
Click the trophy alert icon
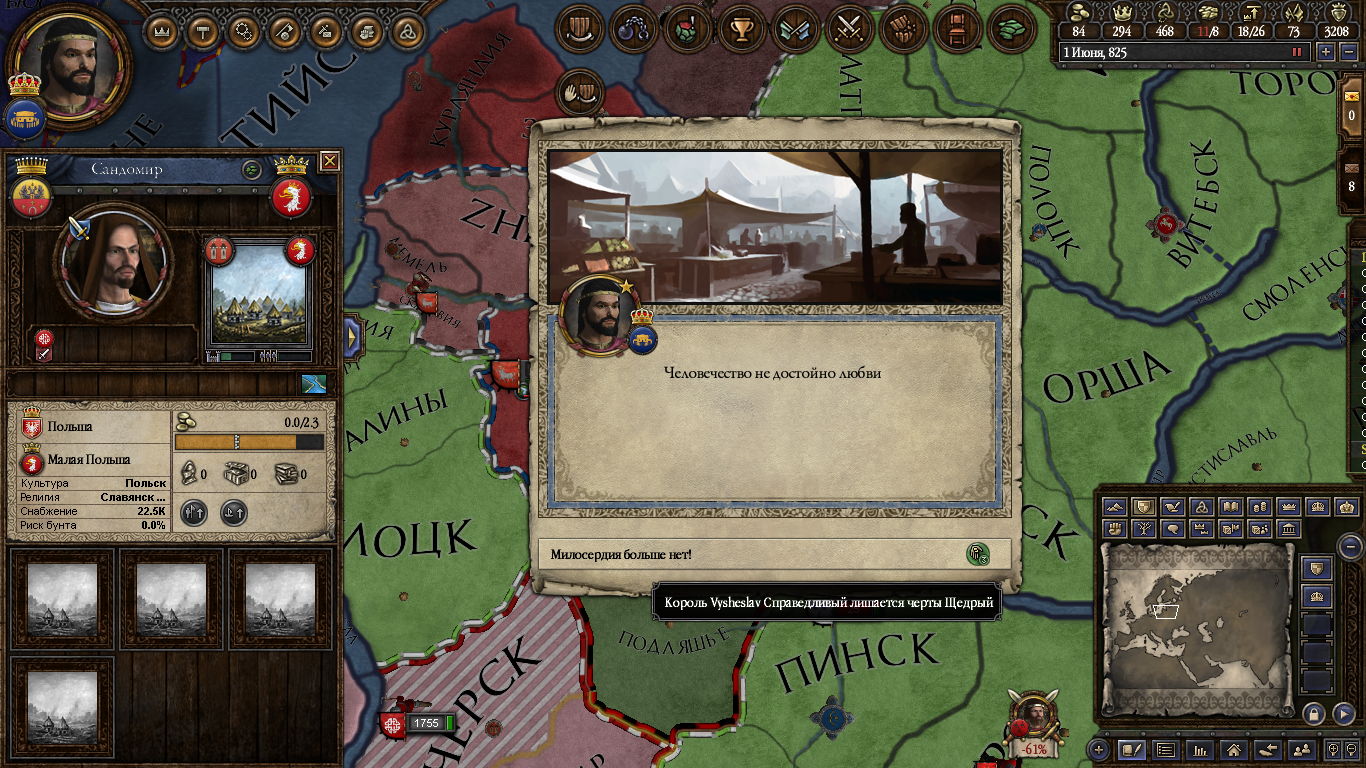click(741, 29)
